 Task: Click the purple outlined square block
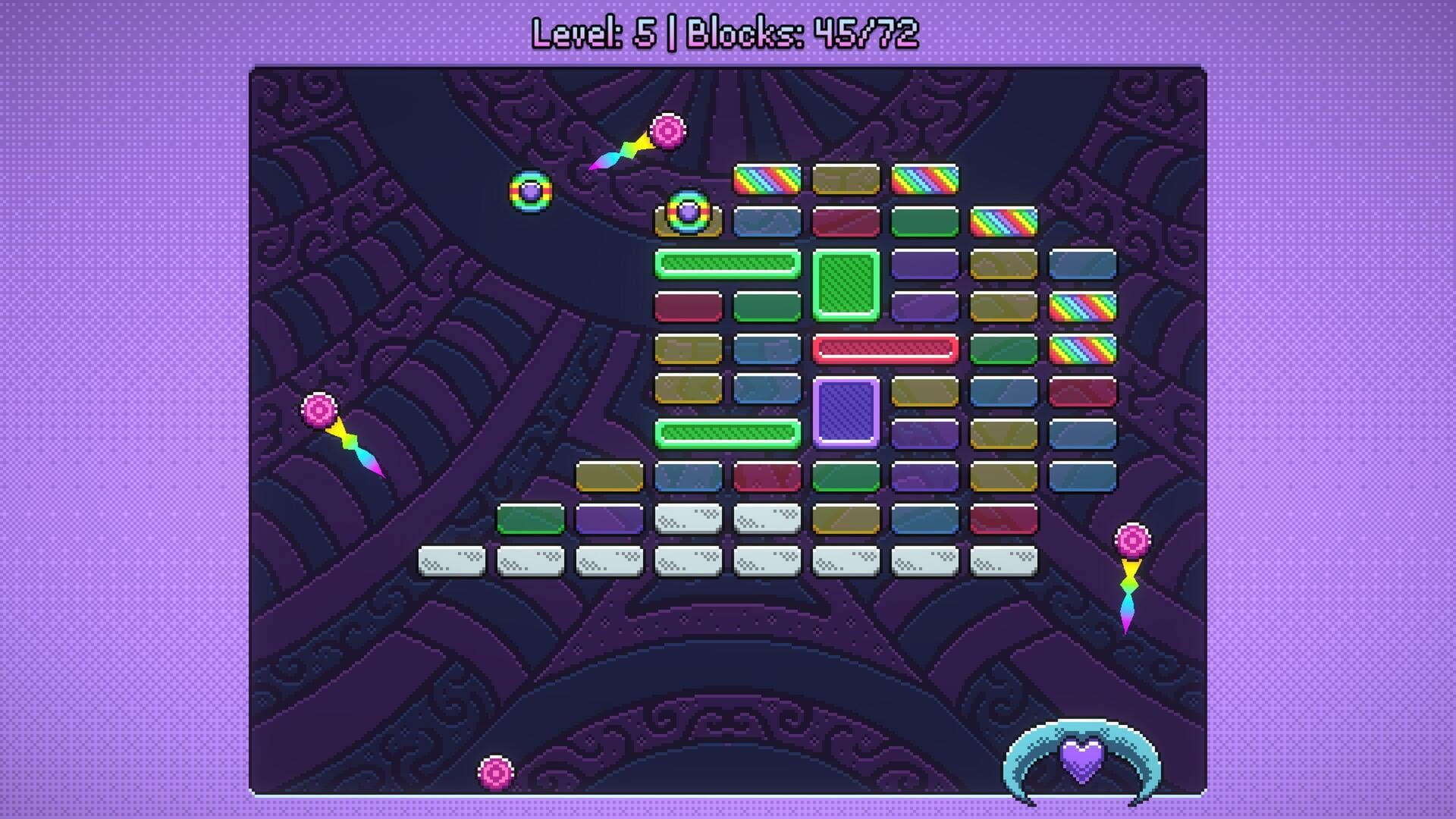pyautogui.click(x=846, y=412)
